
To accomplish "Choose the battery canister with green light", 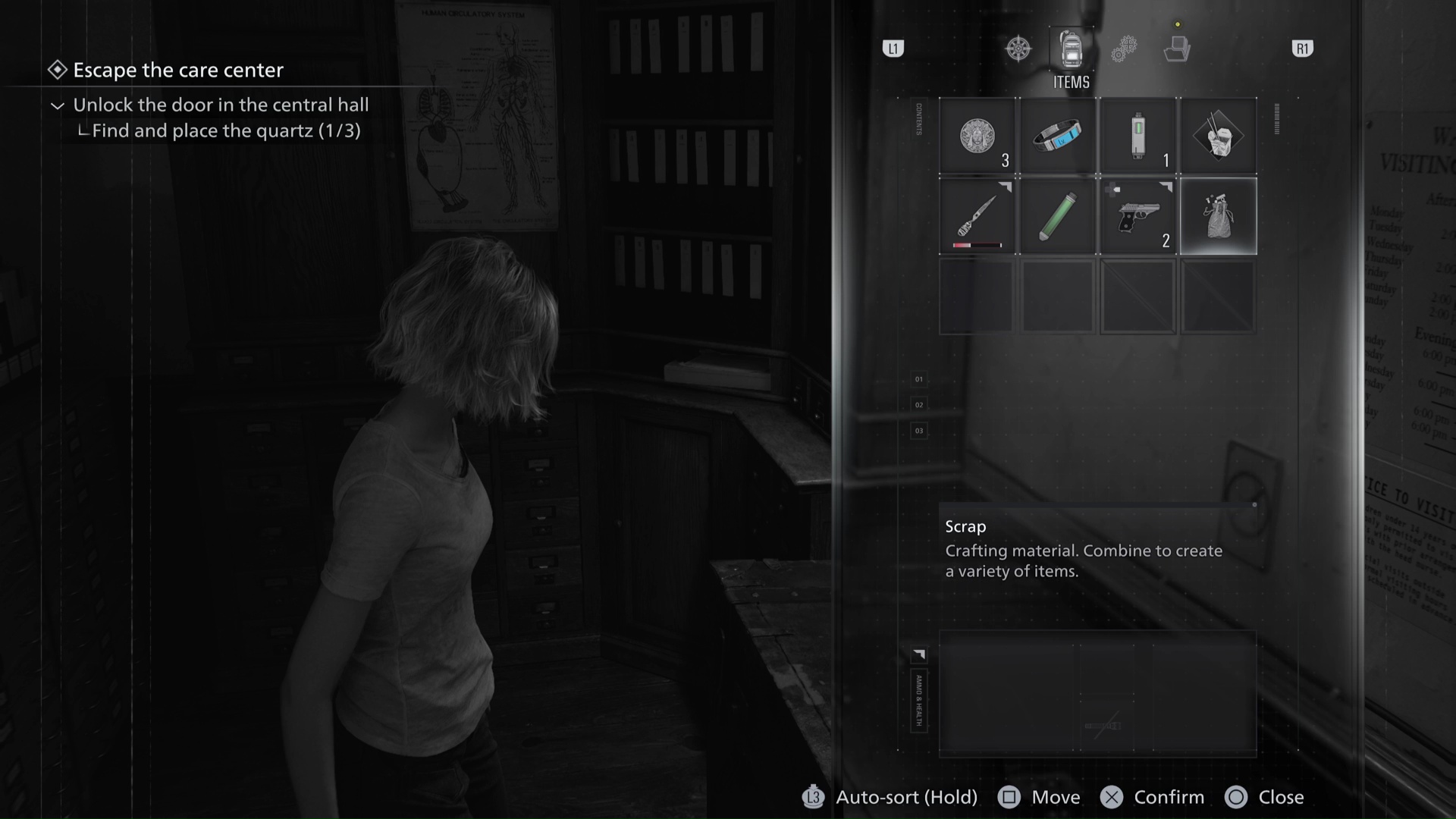I will tap(1137, 136).
